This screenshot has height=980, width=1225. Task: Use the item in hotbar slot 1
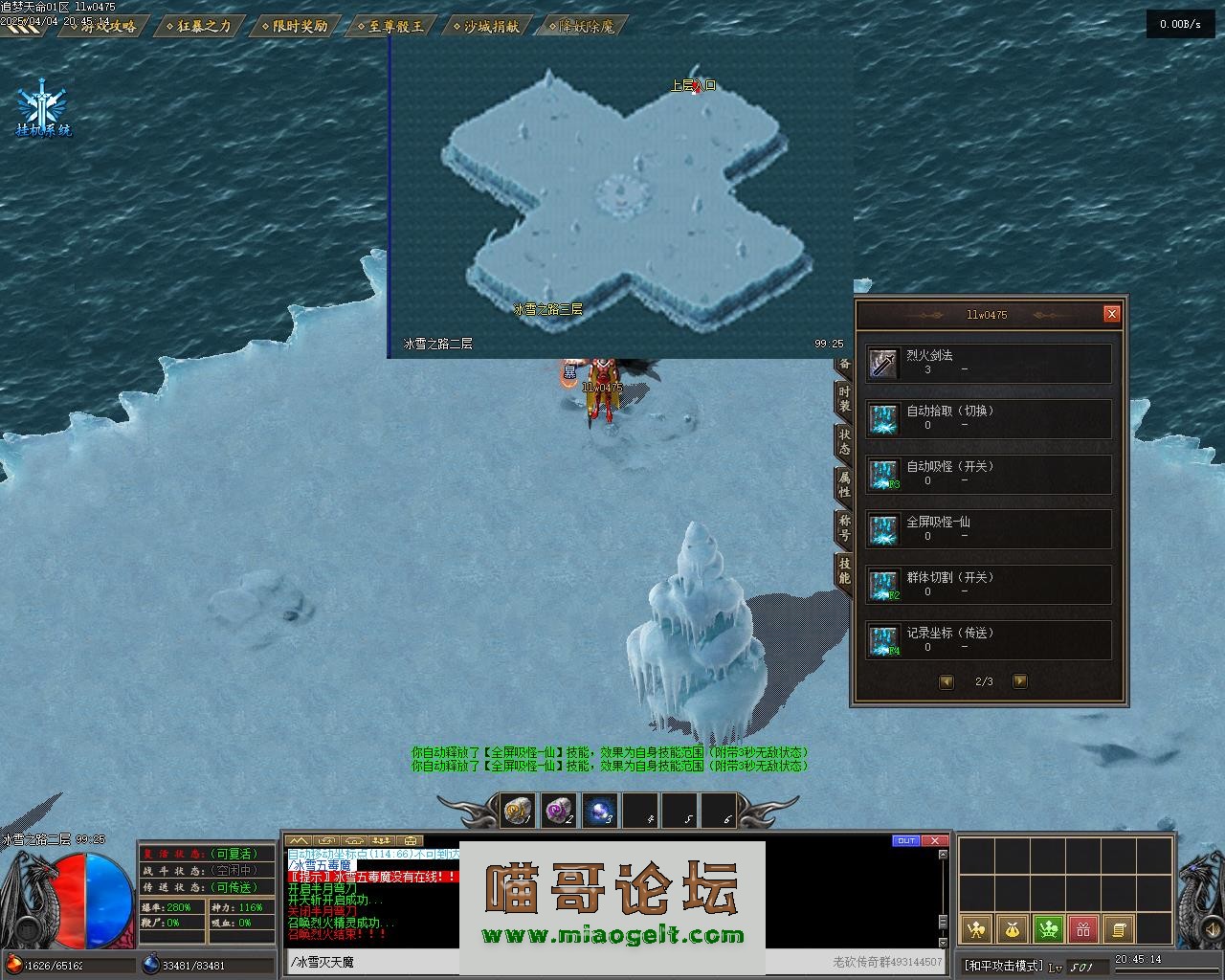pos(518,812)
